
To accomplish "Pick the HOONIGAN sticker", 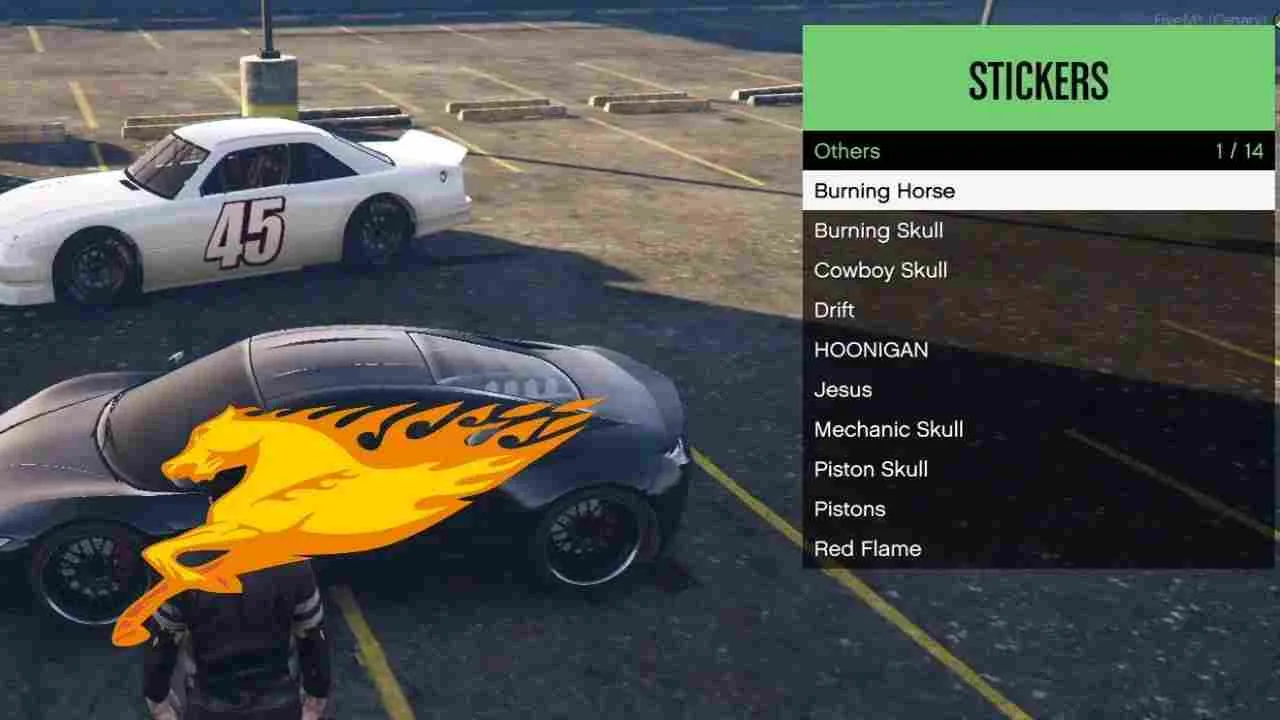I will (872, 350).
